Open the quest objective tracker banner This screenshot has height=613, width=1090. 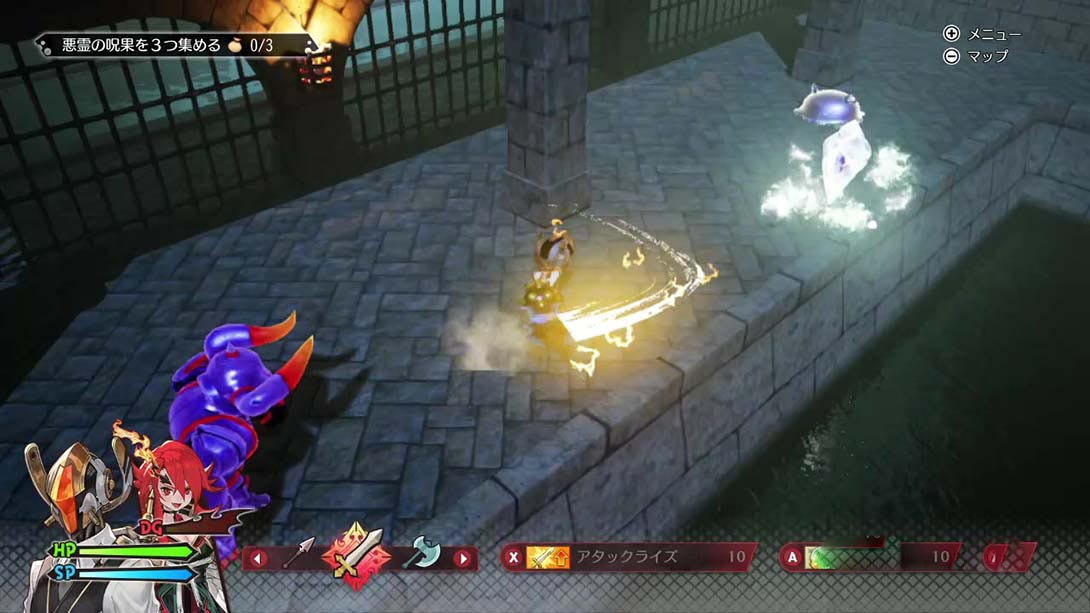[177, 45]
